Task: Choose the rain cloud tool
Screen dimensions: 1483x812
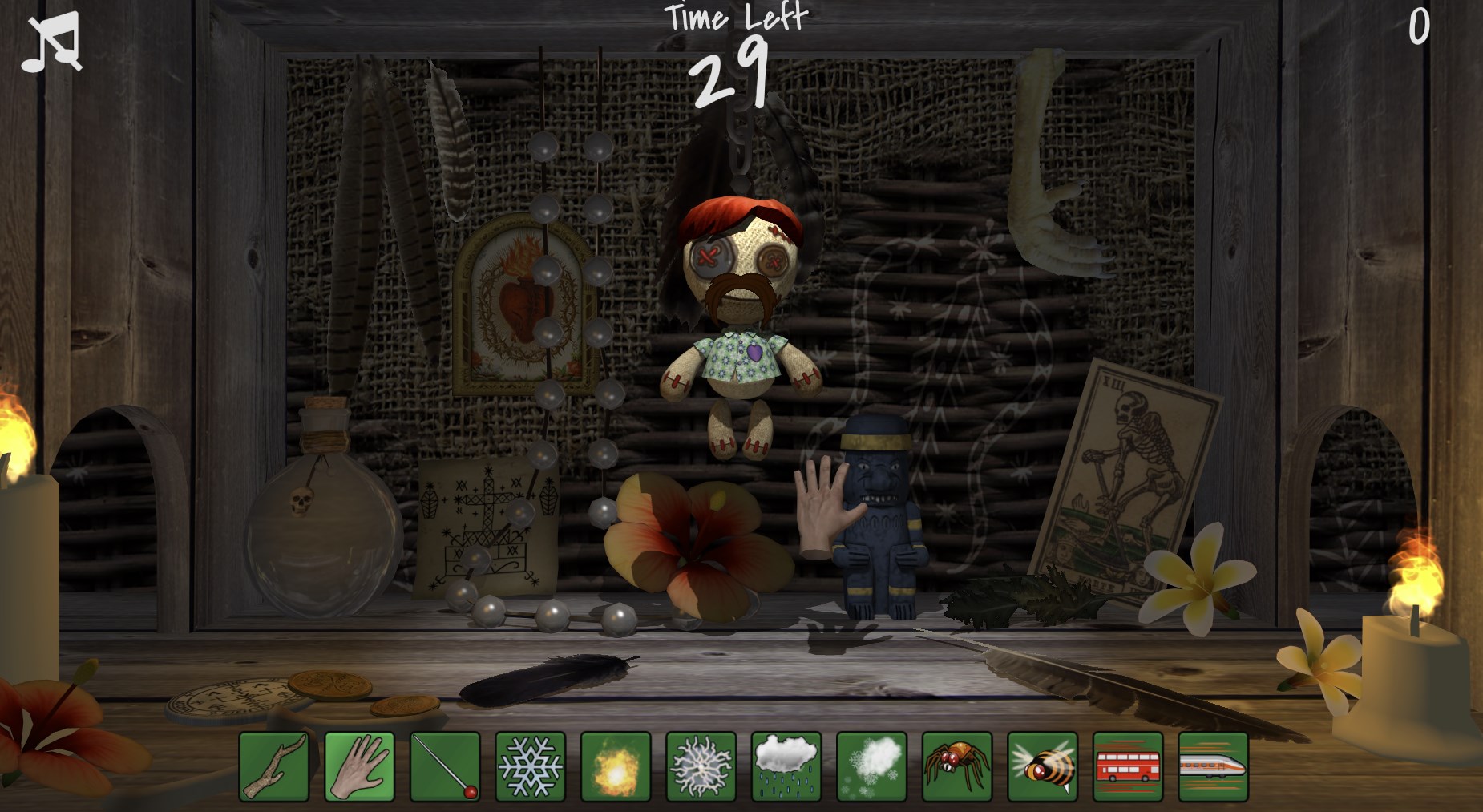Action: pyautogui.click(x=786, y=766)
